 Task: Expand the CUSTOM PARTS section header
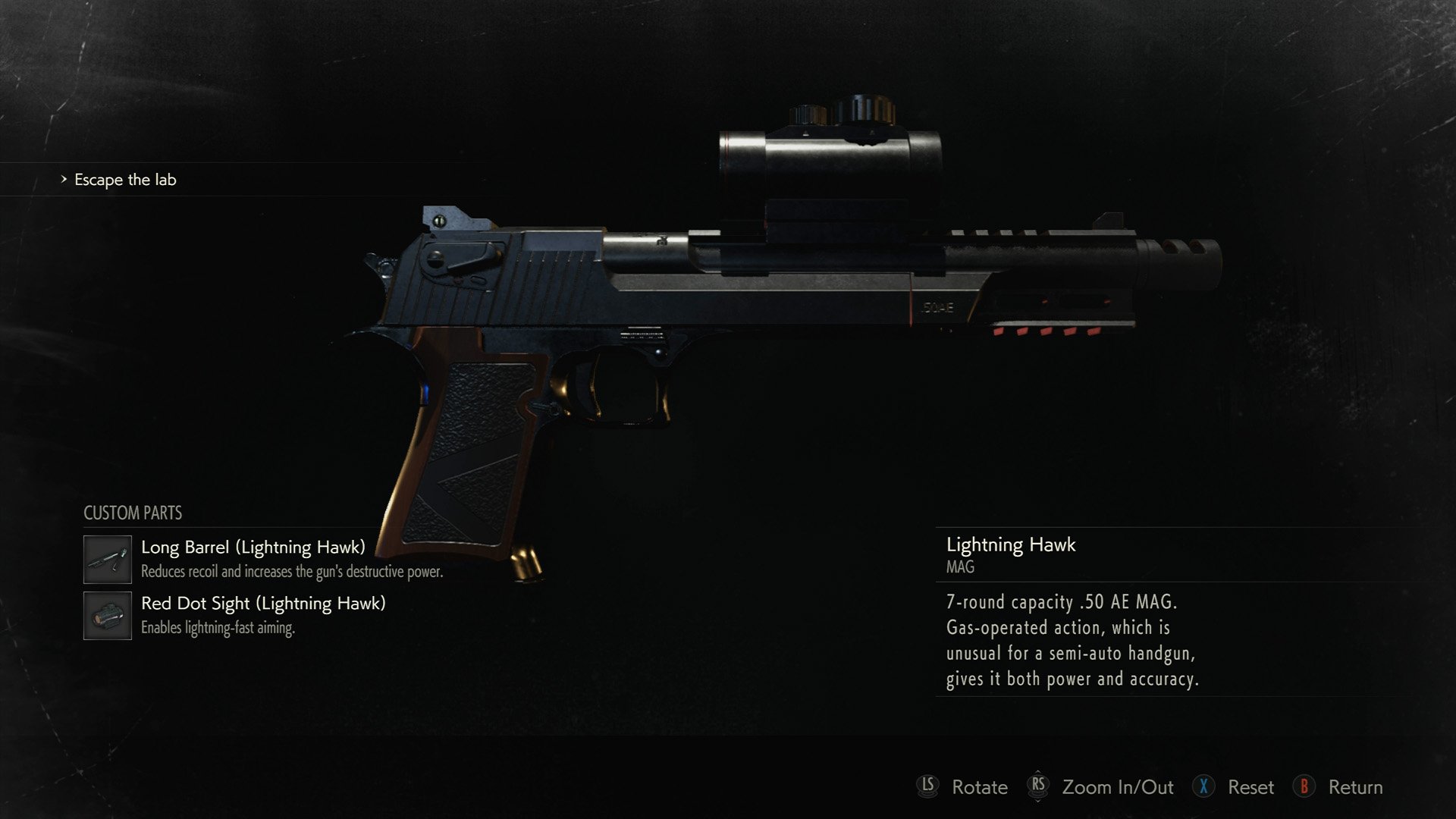(132, 513)
